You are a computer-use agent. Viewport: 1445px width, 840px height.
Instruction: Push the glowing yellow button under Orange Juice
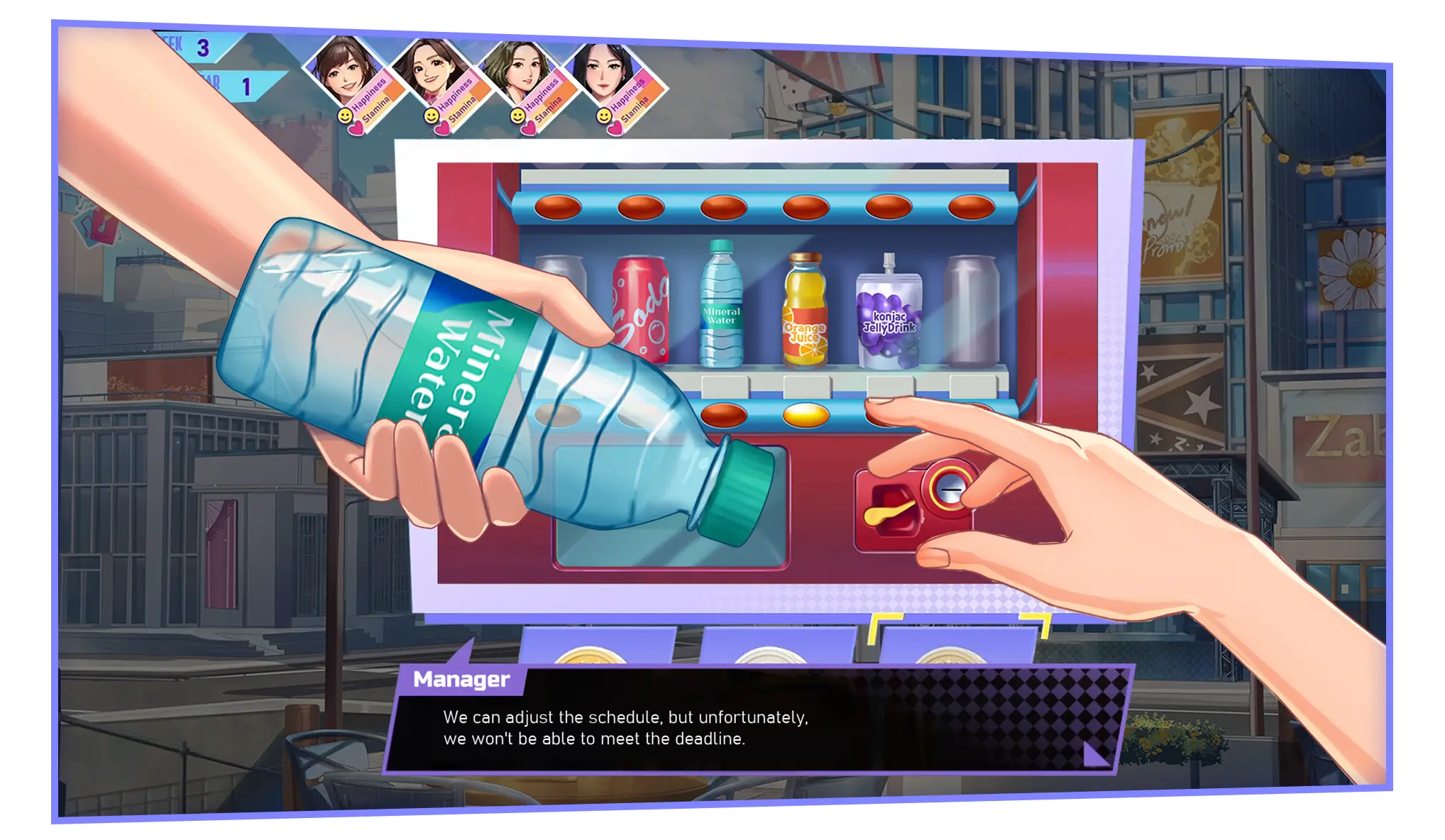click(806, 414)
